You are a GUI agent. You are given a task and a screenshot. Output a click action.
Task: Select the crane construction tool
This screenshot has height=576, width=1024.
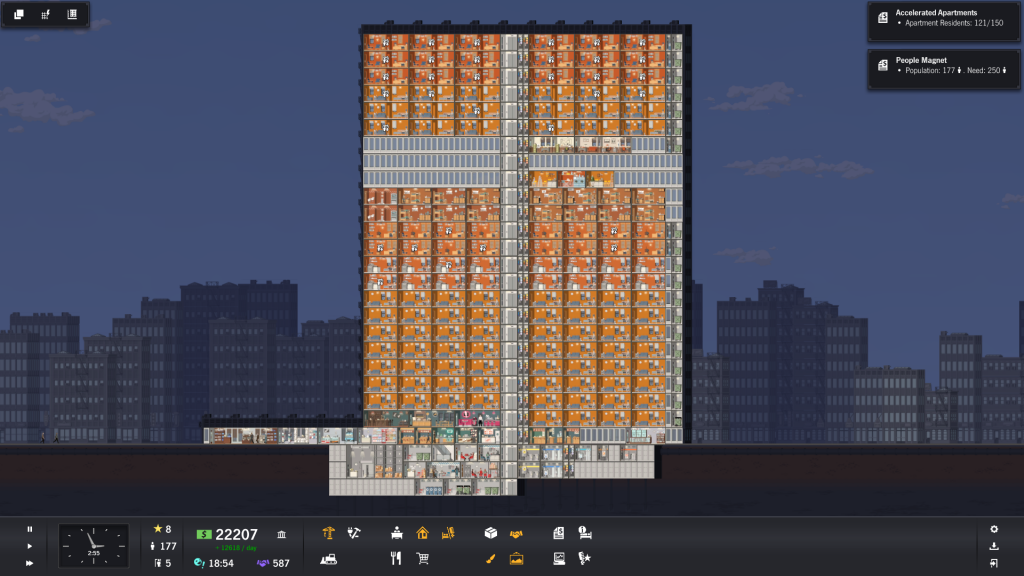329,534
